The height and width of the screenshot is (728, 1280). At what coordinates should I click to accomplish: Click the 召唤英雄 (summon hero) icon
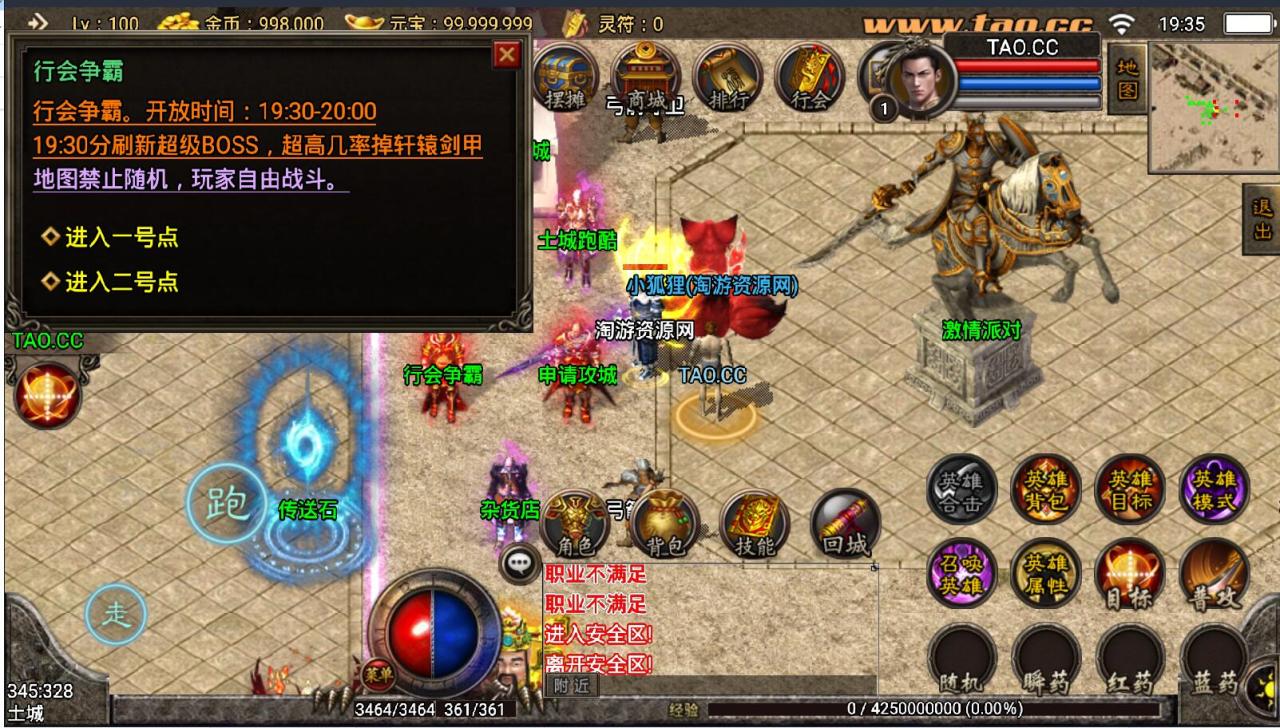coord(961,575)
